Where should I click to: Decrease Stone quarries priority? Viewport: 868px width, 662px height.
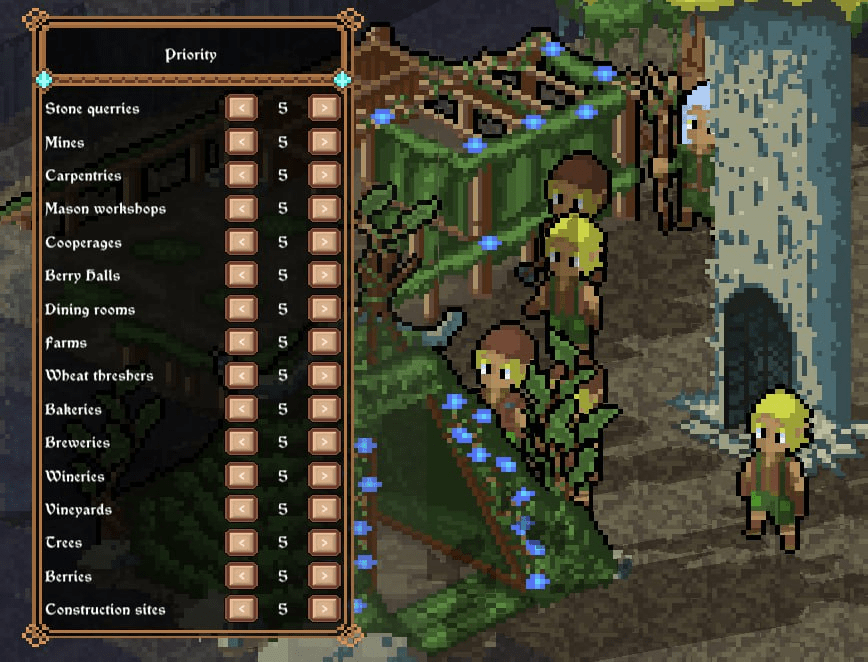(241, 108)
